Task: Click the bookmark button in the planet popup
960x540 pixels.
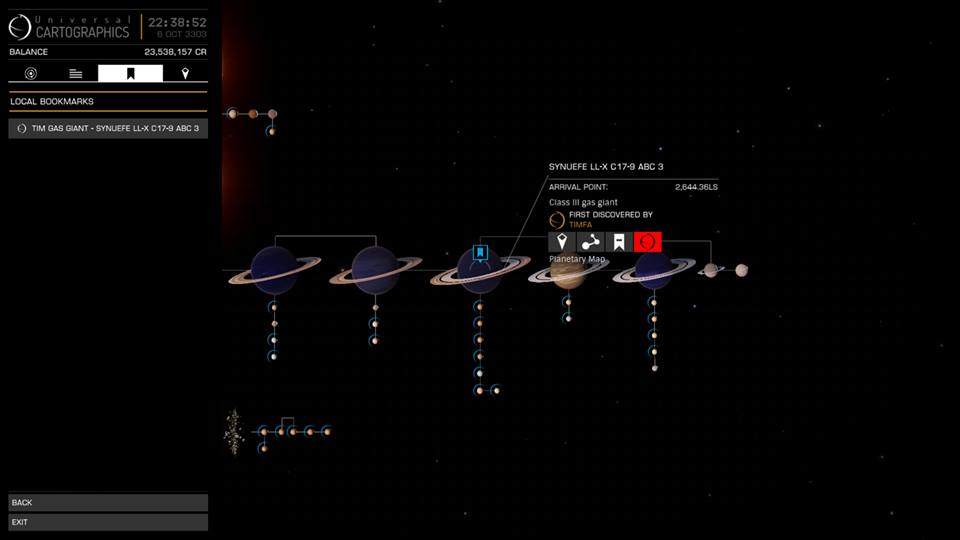Action: 619,242
